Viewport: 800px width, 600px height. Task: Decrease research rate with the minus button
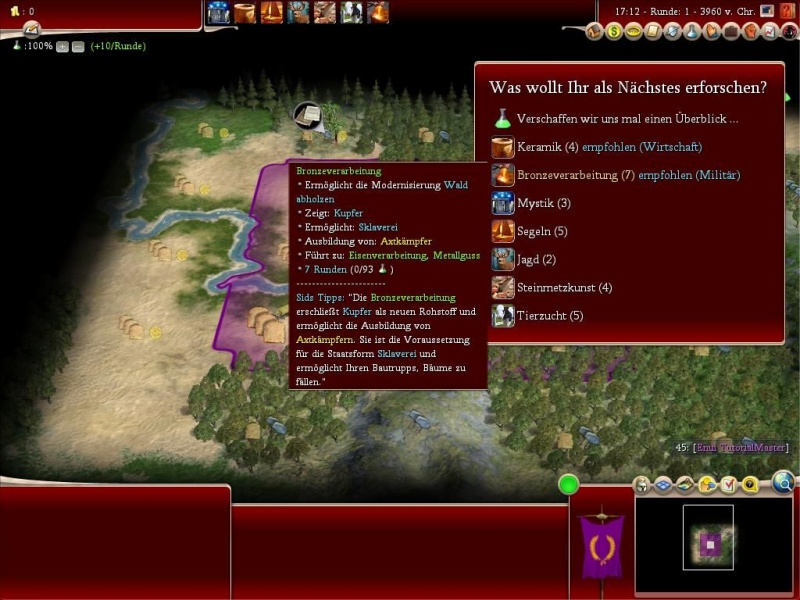click(78, 46)
